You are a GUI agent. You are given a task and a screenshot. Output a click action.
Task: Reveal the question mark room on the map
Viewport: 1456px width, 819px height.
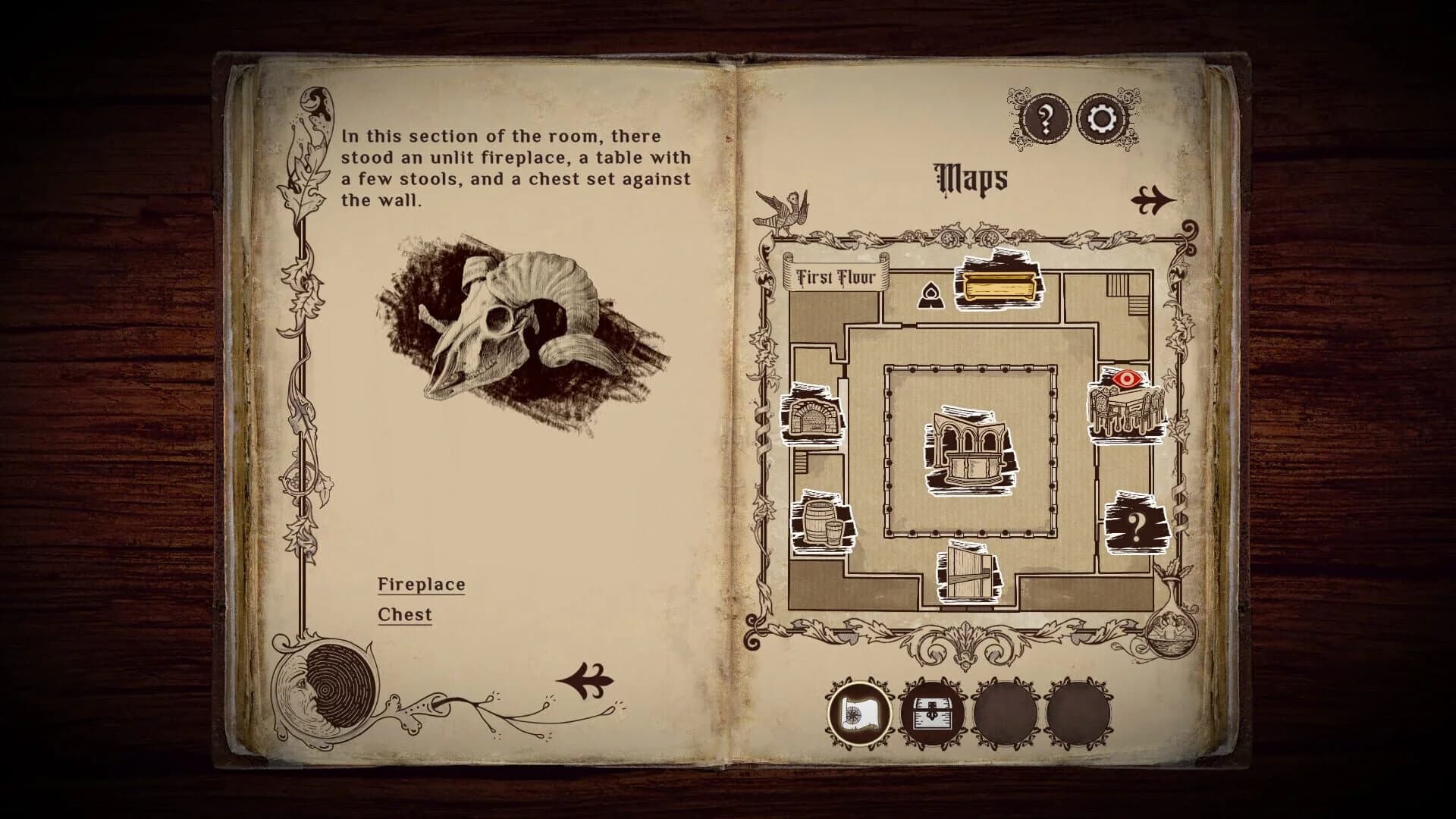coord(1135,525)
